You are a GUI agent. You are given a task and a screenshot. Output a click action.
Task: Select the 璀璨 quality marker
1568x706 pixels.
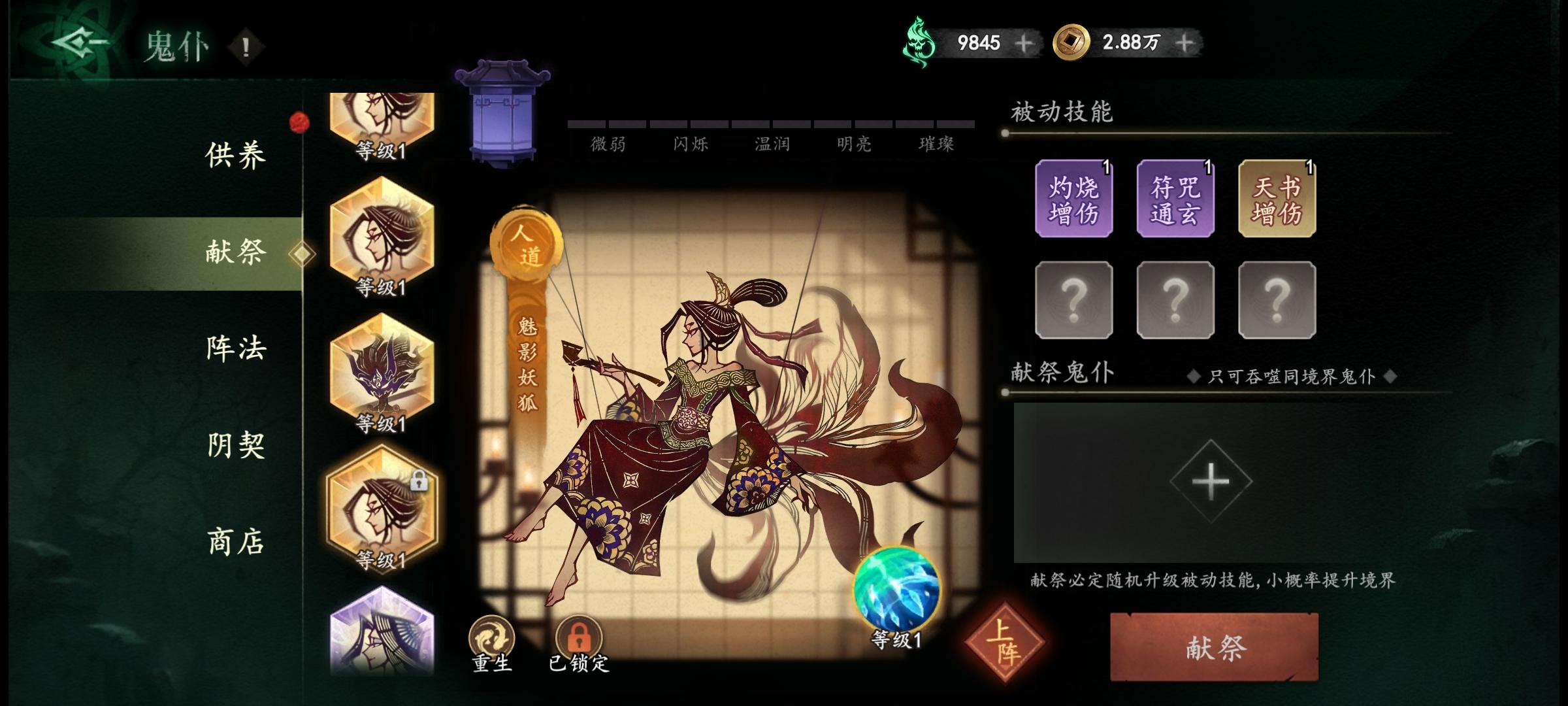[939, 145]
